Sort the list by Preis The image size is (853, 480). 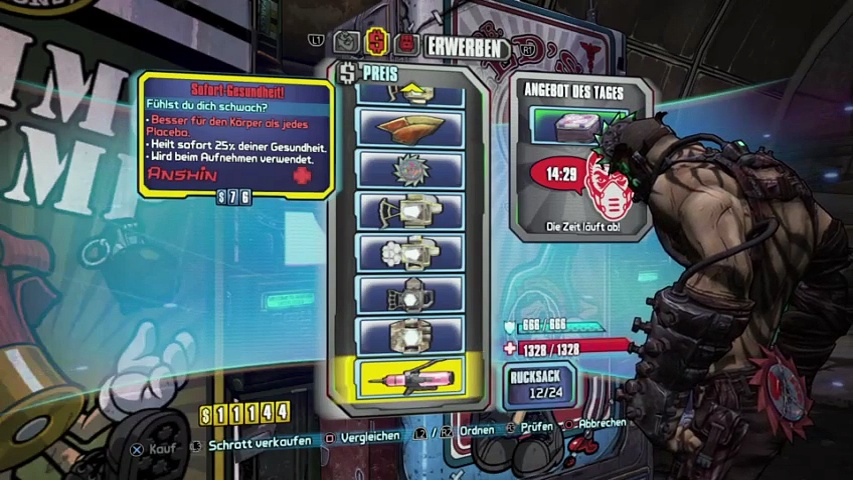point(376,71)
